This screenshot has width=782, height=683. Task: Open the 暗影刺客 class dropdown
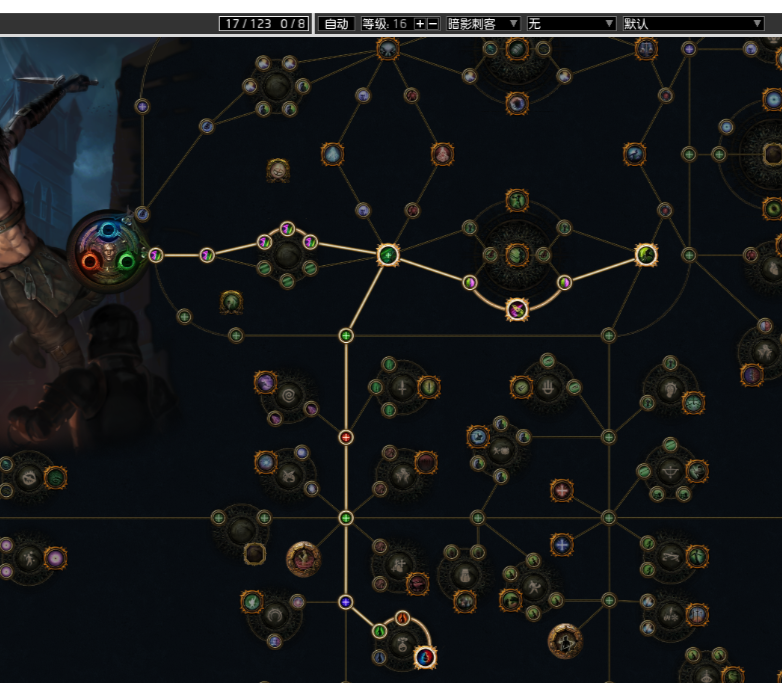tap(483, 23)
